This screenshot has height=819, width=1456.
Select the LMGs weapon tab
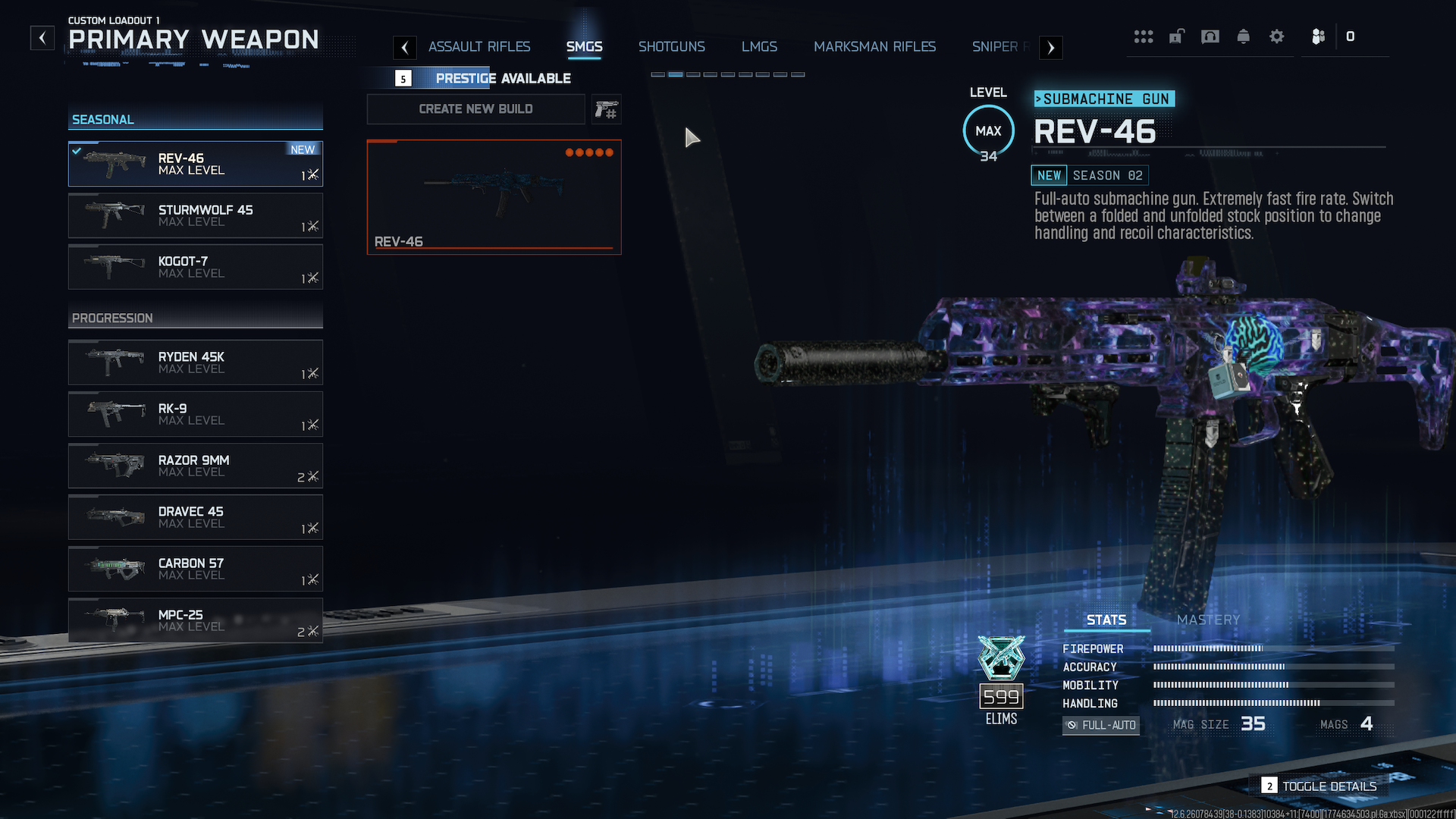click(x=759, y=47)
